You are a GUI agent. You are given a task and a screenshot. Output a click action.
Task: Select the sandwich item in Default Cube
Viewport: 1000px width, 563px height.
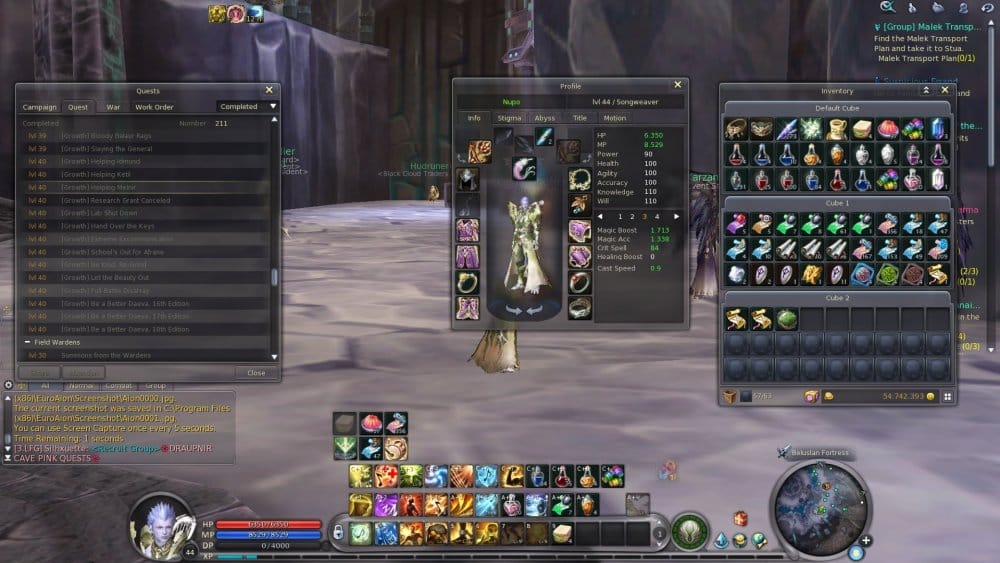coord(862,128)
